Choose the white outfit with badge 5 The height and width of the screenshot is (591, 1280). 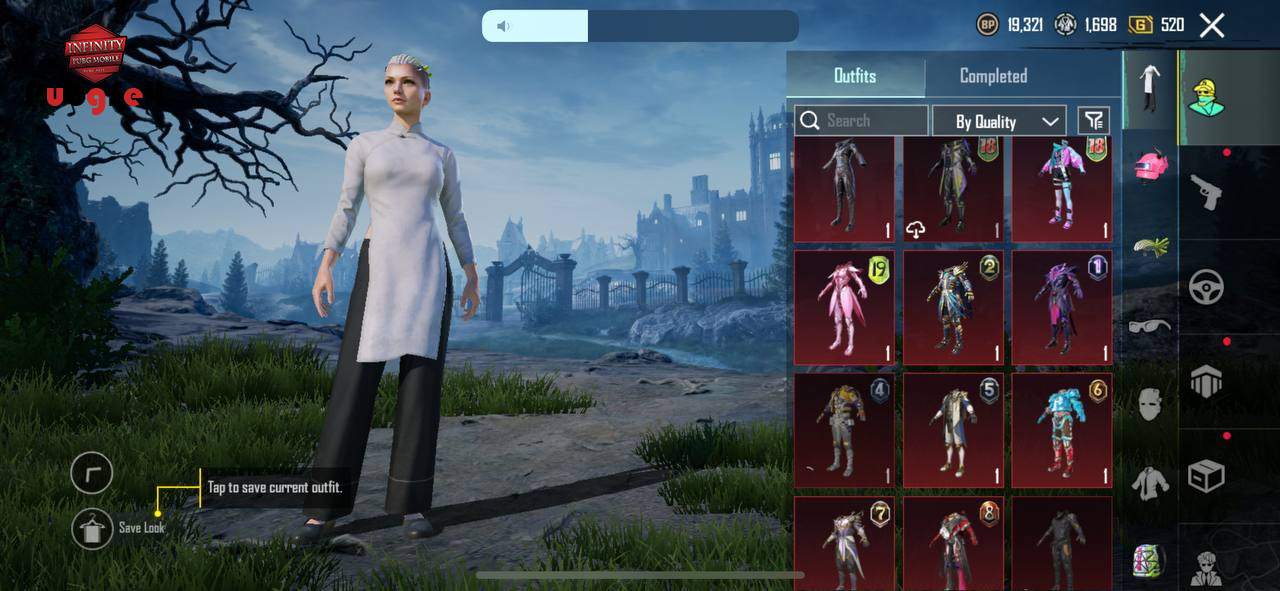pos(953,430)
